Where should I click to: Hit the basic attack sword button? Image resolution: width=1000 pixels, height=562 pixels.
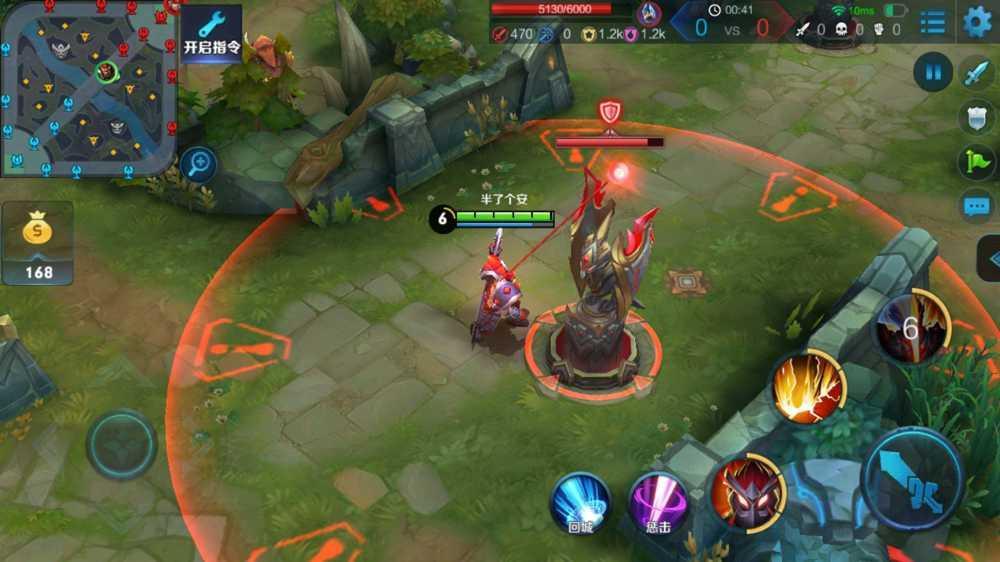(912, 479)
